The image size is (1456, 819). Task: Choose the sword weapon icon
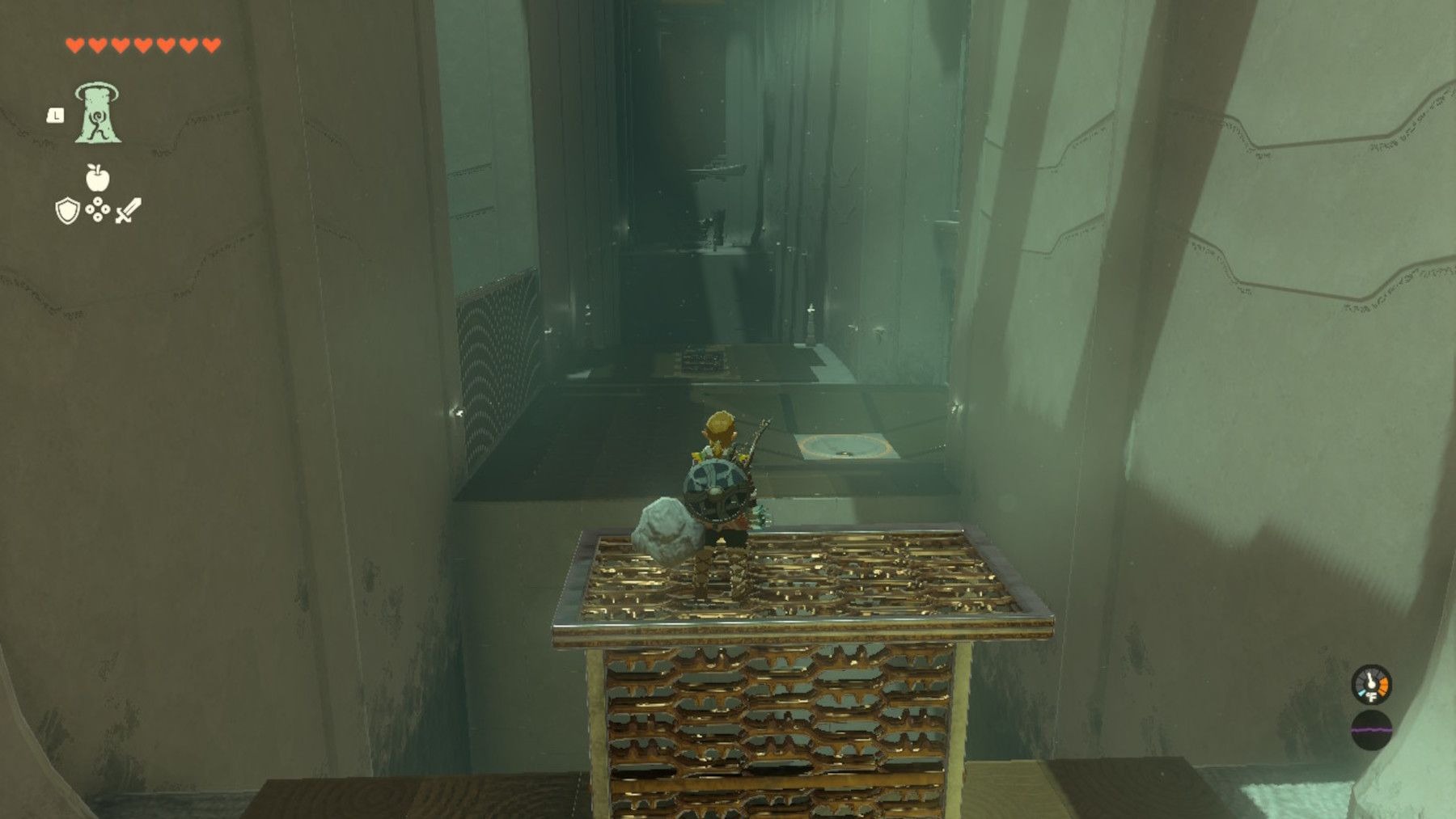click(128, 211)
